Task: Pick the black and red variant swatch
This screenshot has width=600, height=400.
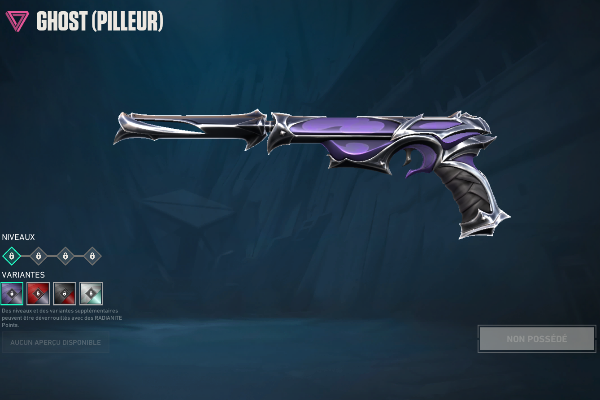Action: 65,293
